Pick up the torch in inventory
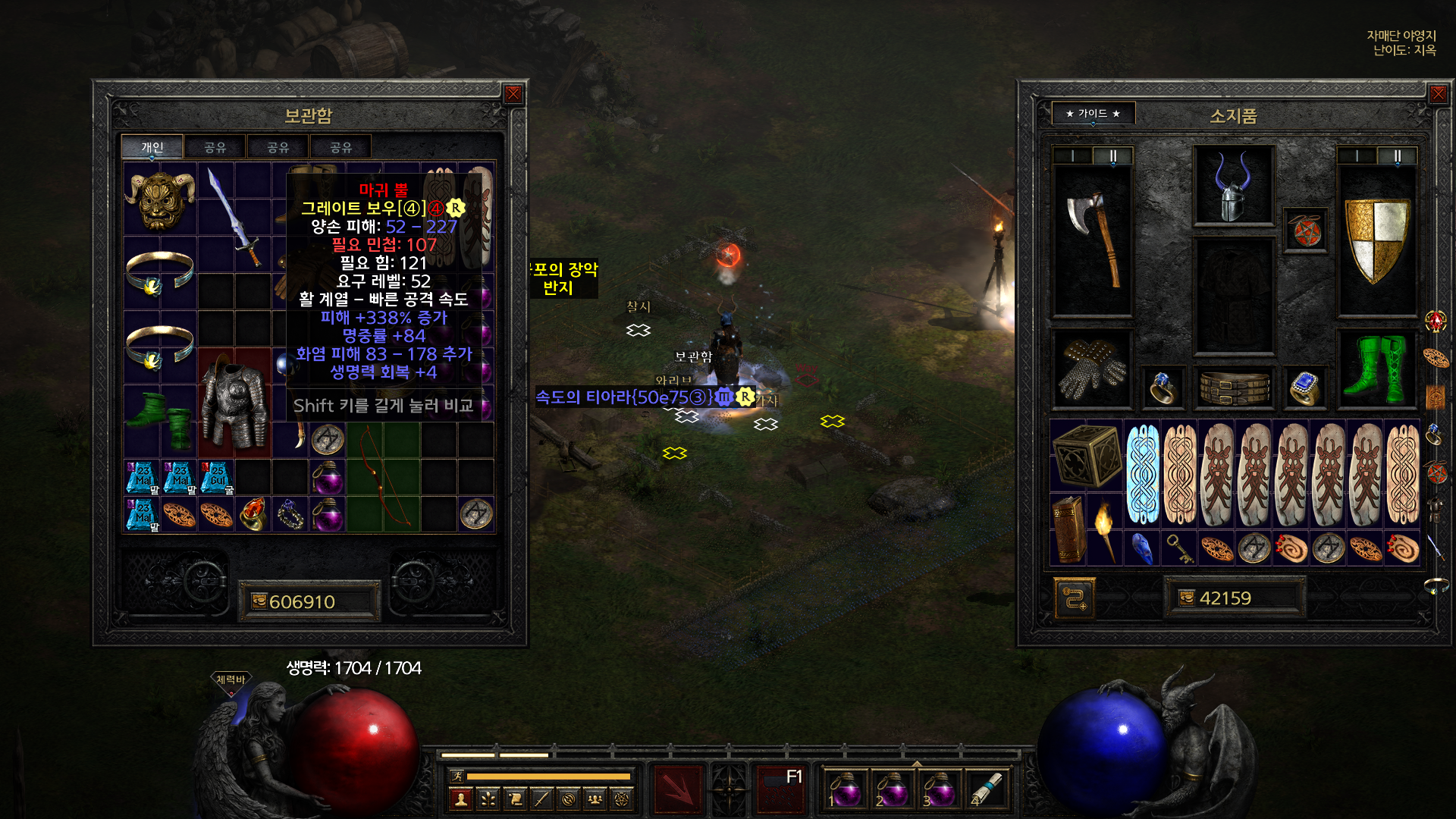The height and width of the screenshot is (819, 1456). [x=1105, y=529]
